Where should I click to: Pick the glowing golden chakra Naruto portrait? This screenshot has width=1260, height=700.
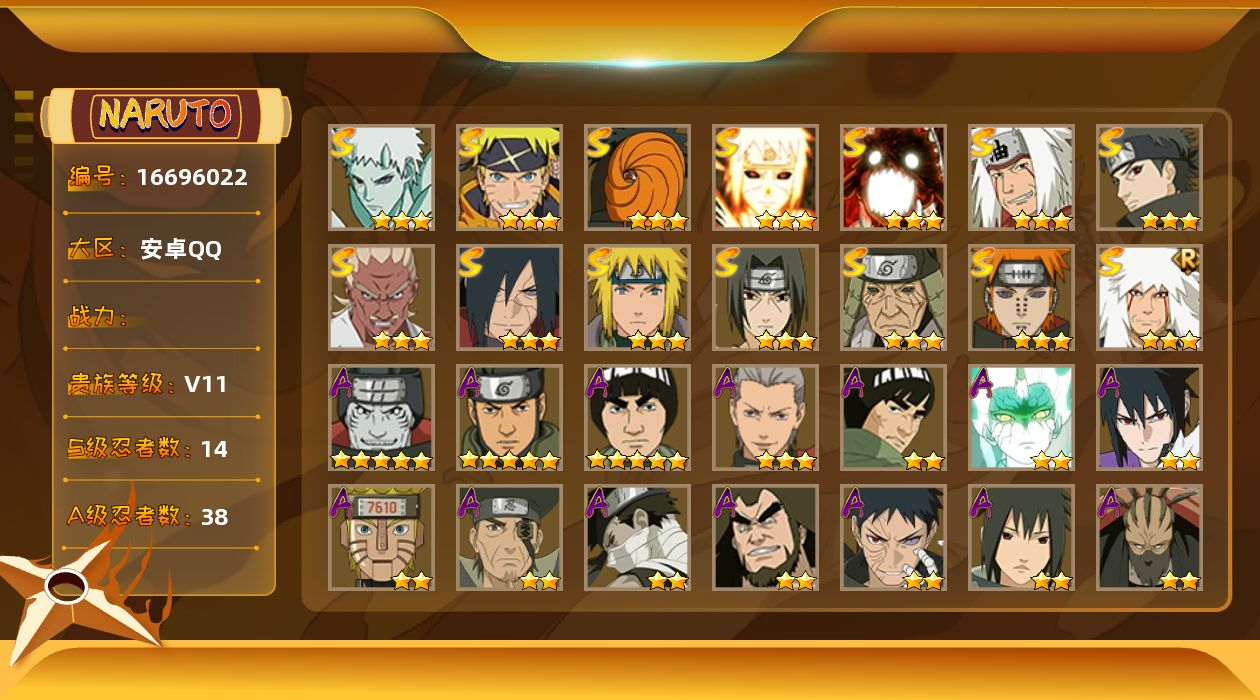point(765,177)
